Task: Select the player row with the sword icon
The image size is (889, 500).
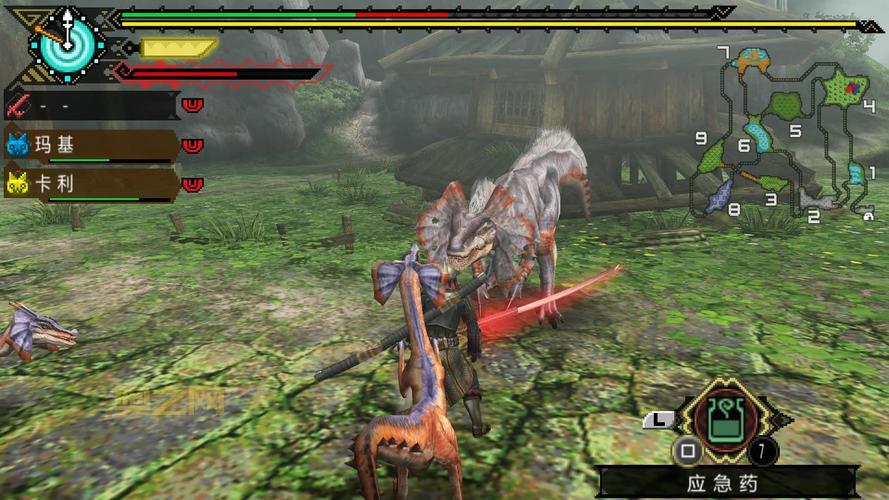Action: (x=92, y=104)
